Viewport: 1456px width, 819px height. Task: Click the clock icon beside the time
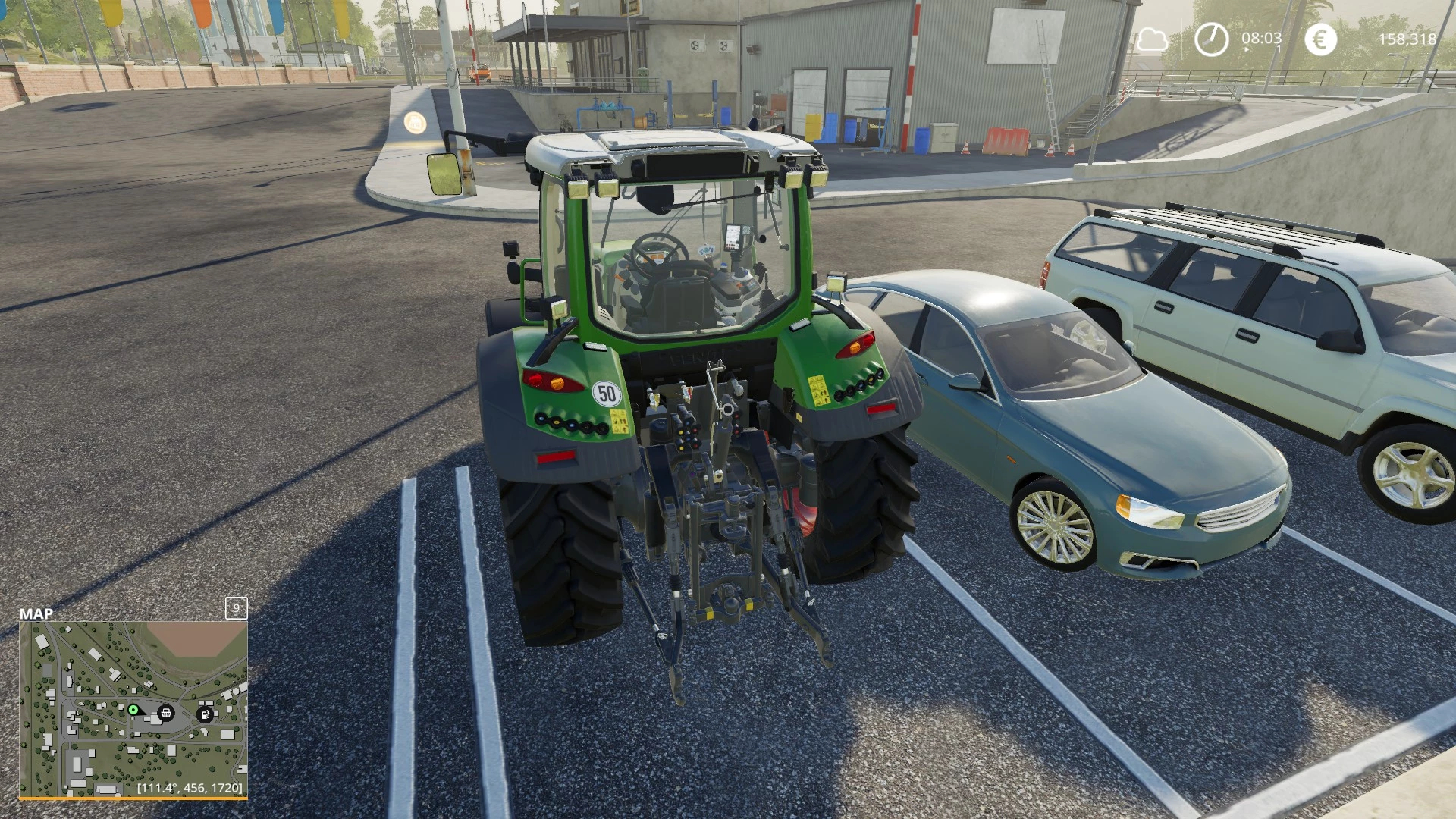[x=1211, y=39]
